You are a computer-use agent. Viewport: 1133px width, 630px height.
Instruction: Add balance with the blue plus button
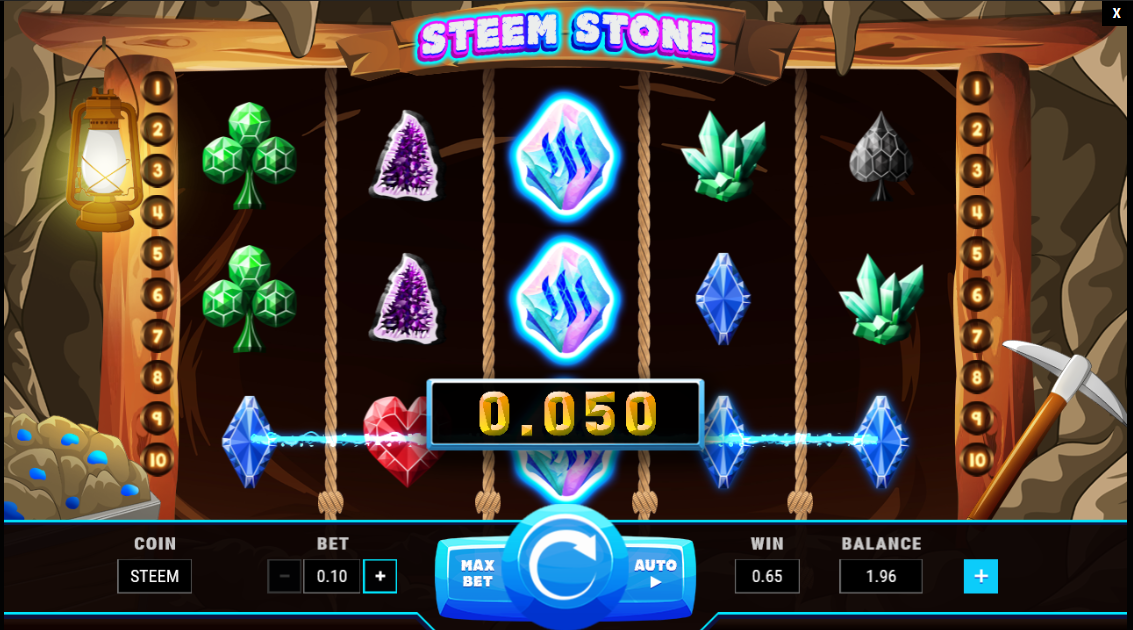pyautogui.click(x=980, y=576)
